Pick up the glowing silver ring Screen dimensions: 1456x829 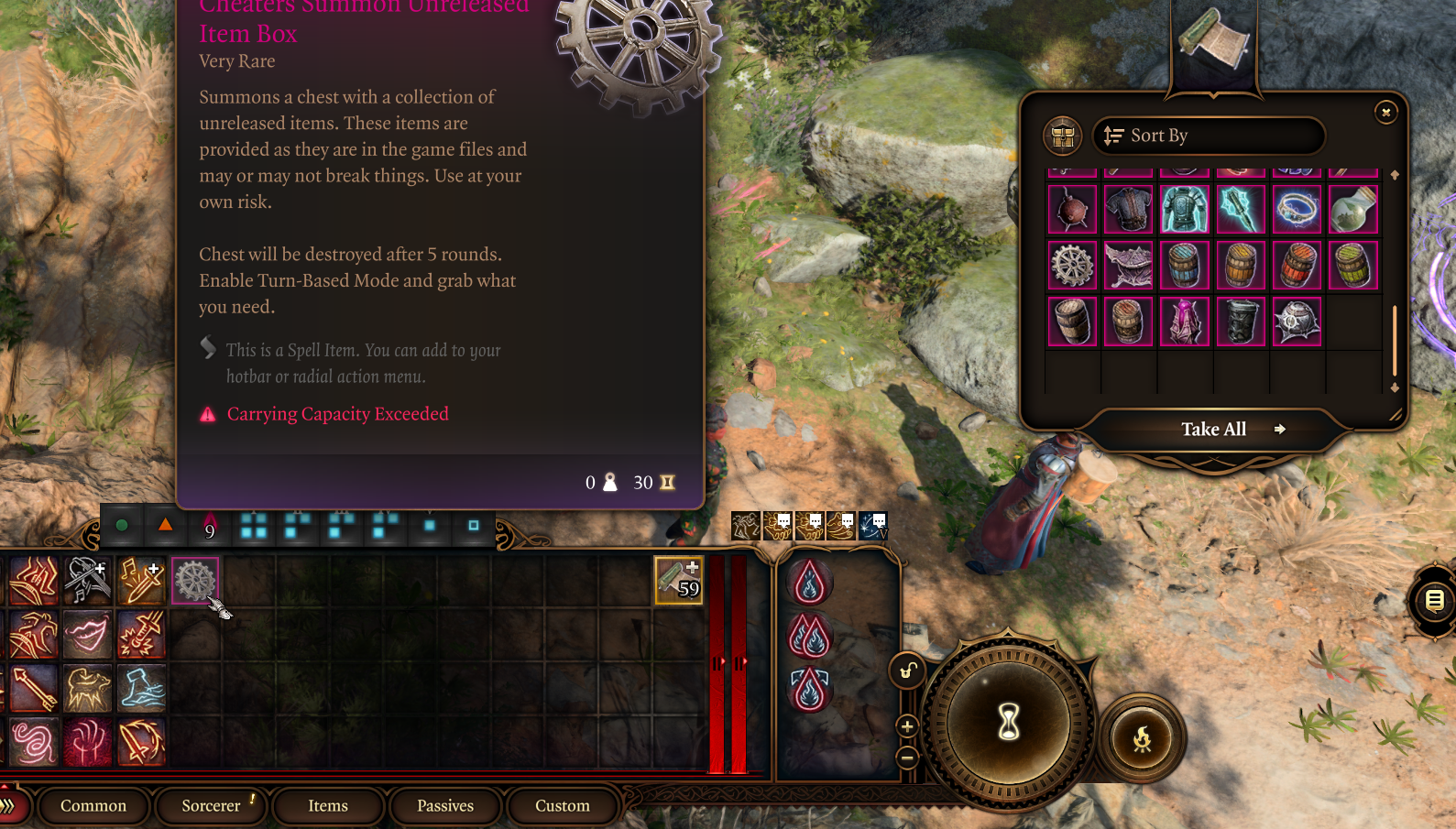[1297, 210]
